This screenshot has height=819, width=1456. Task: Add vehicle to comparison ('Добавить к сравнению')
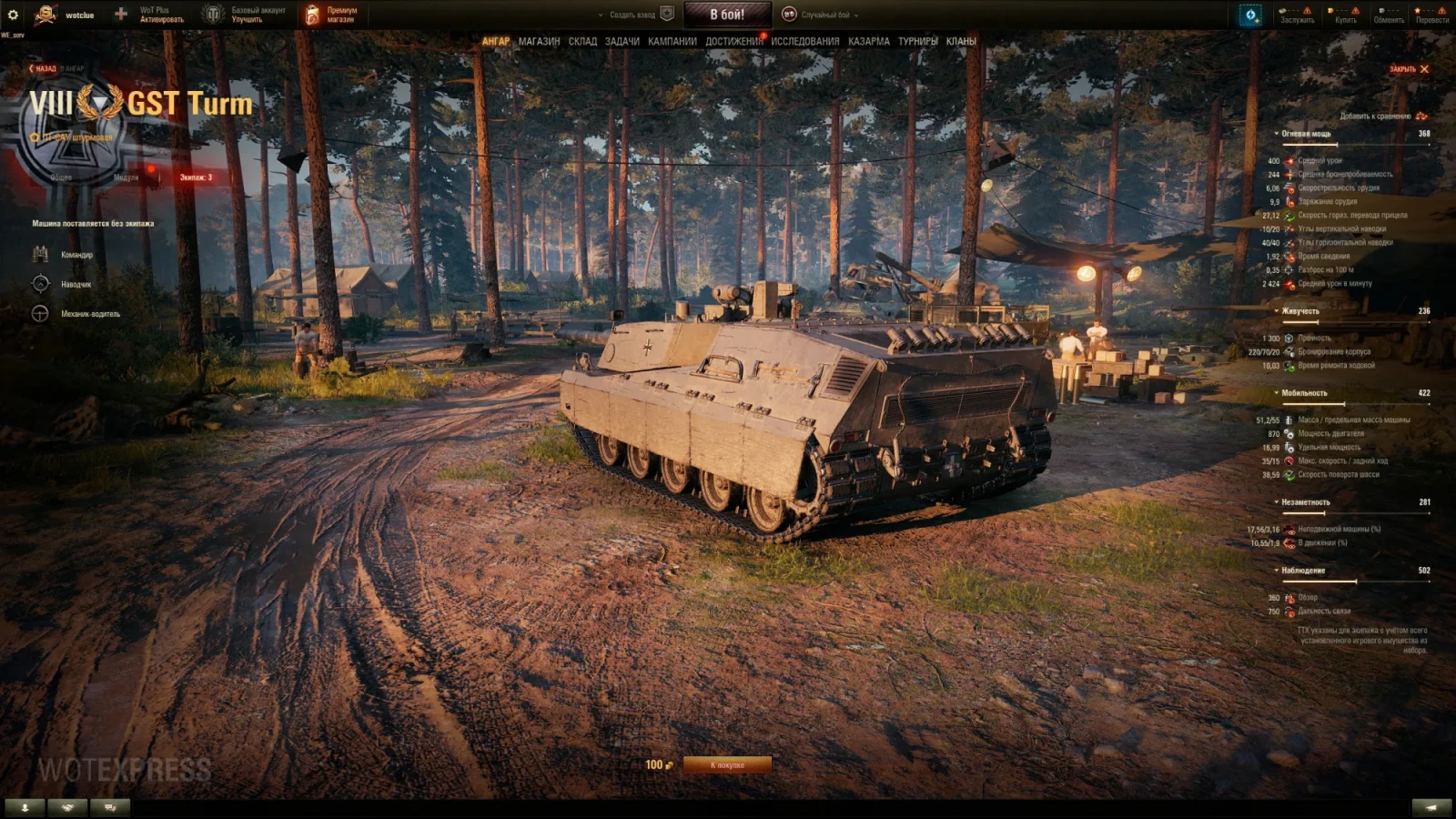pos(1382,116)
